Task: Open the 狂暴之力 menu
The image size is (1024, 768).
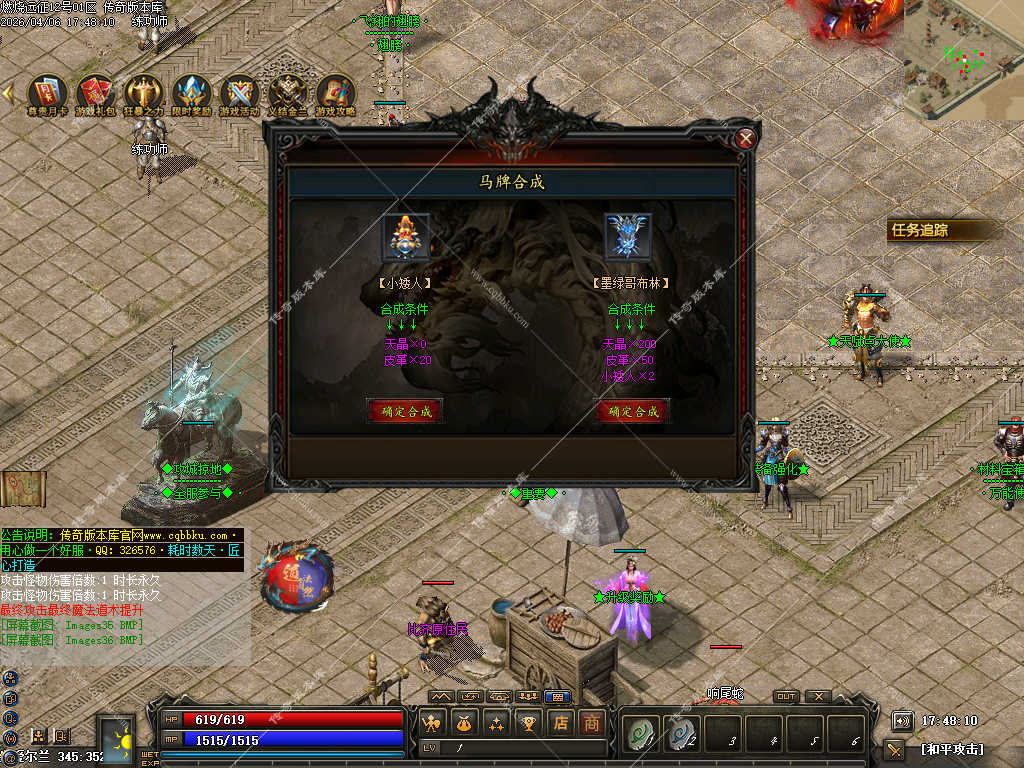Action: pos(143,93)
